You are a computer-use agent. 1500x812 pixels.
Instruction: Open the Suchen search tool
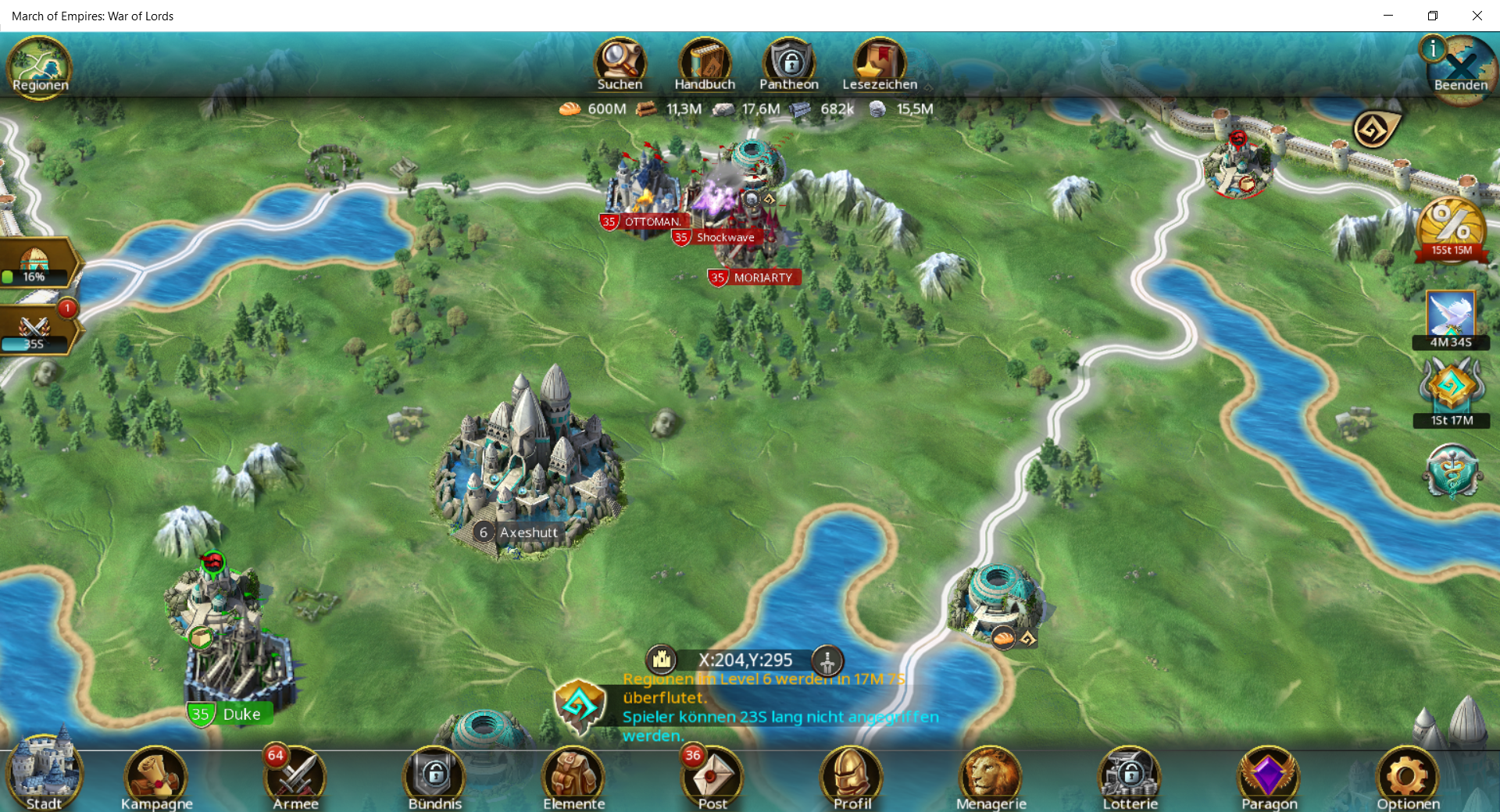point(620,64)
